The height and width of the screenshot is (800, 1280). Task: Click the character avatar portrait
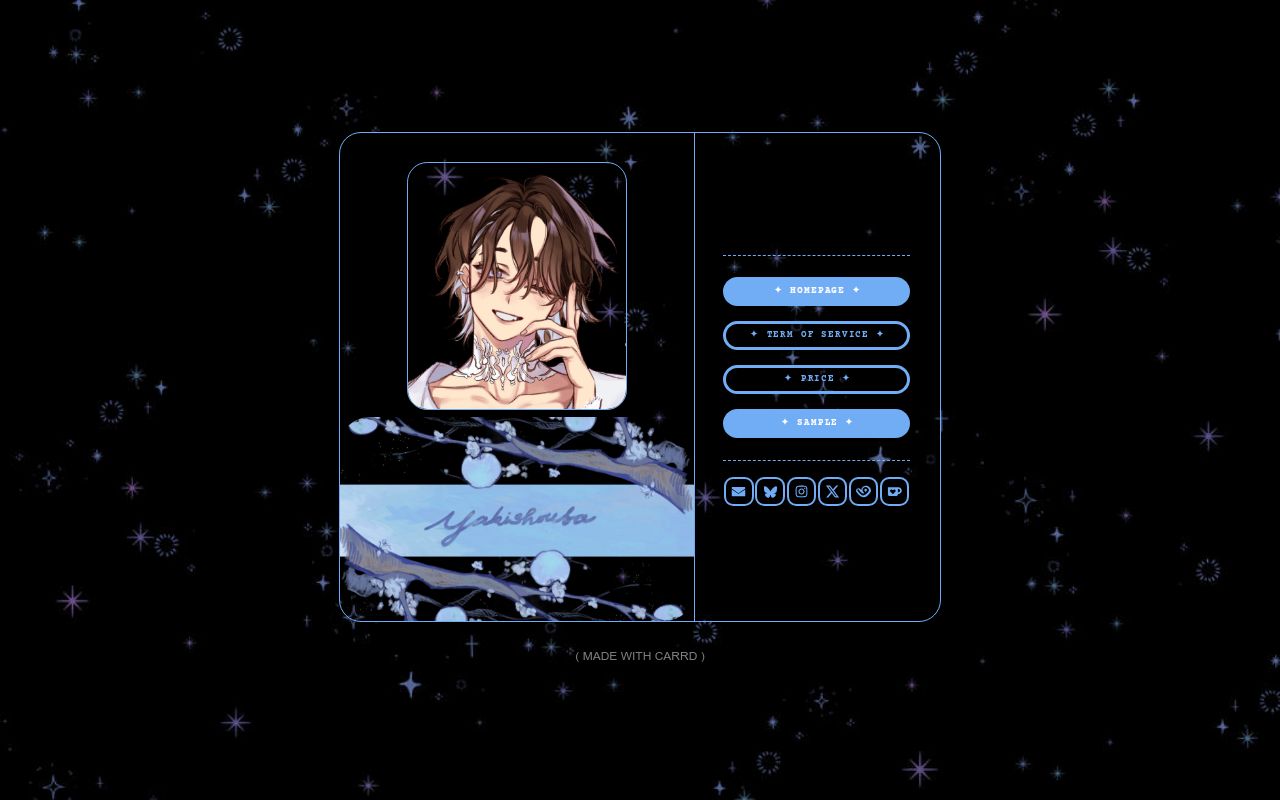(x=517, y=287)
